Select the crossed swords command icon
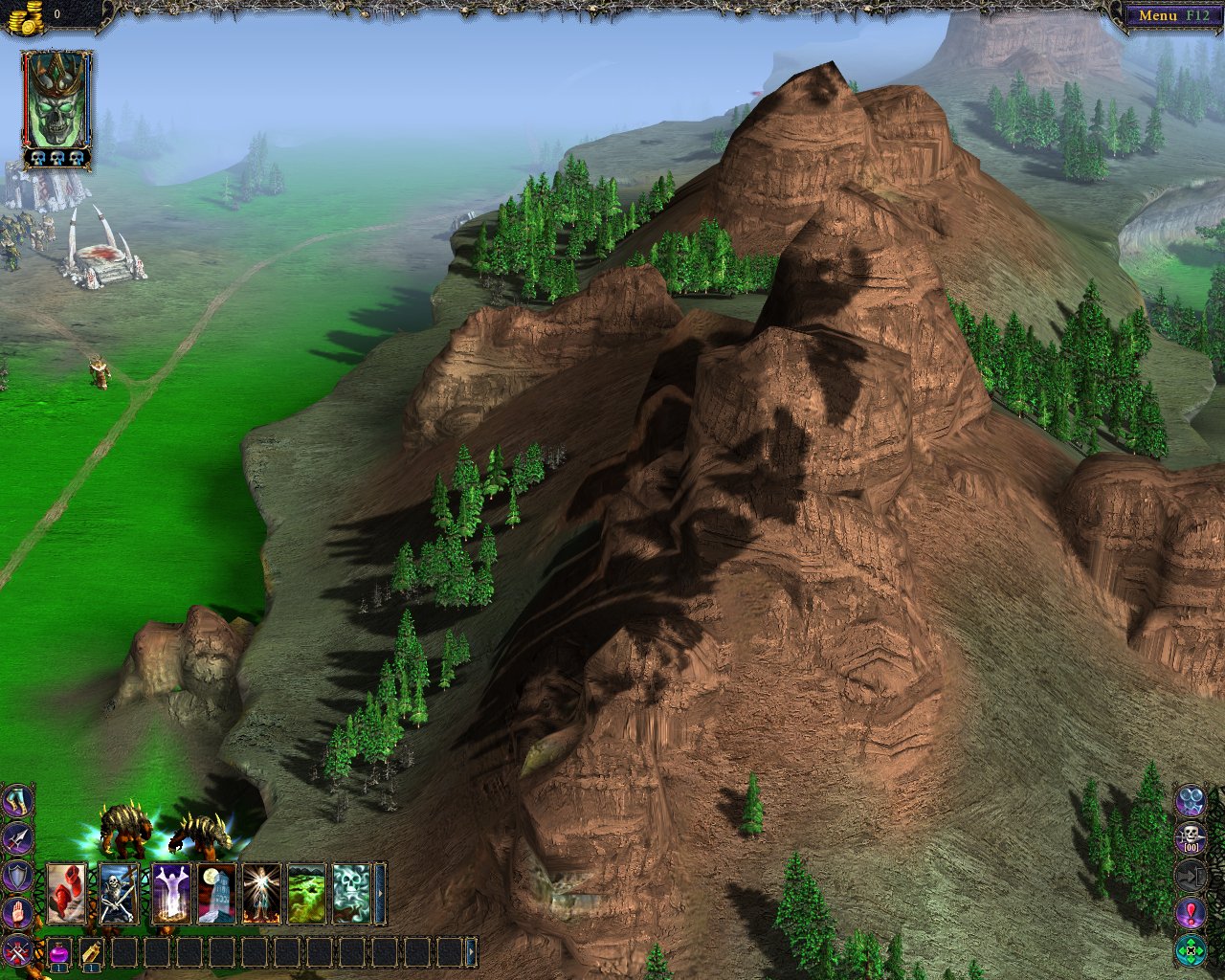1225x980 pixels. (x=18, y=950)
